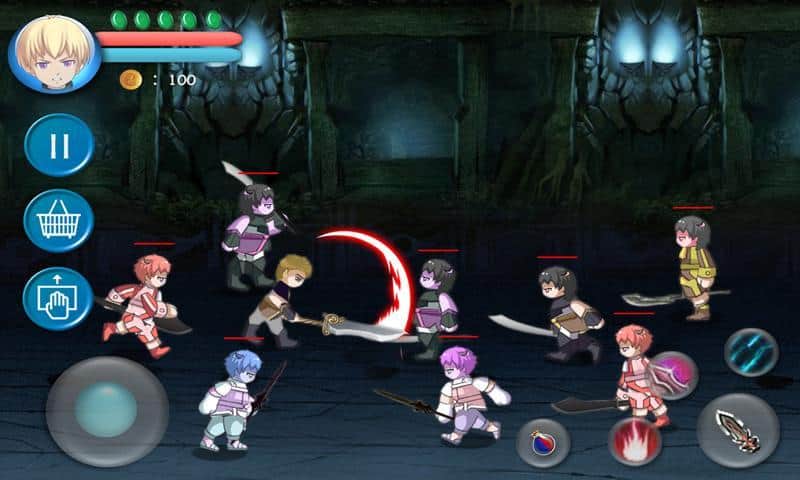The height and width of the screenshot is (480, 800).
Task: Attack with the sword button
Action: [737, 430]
